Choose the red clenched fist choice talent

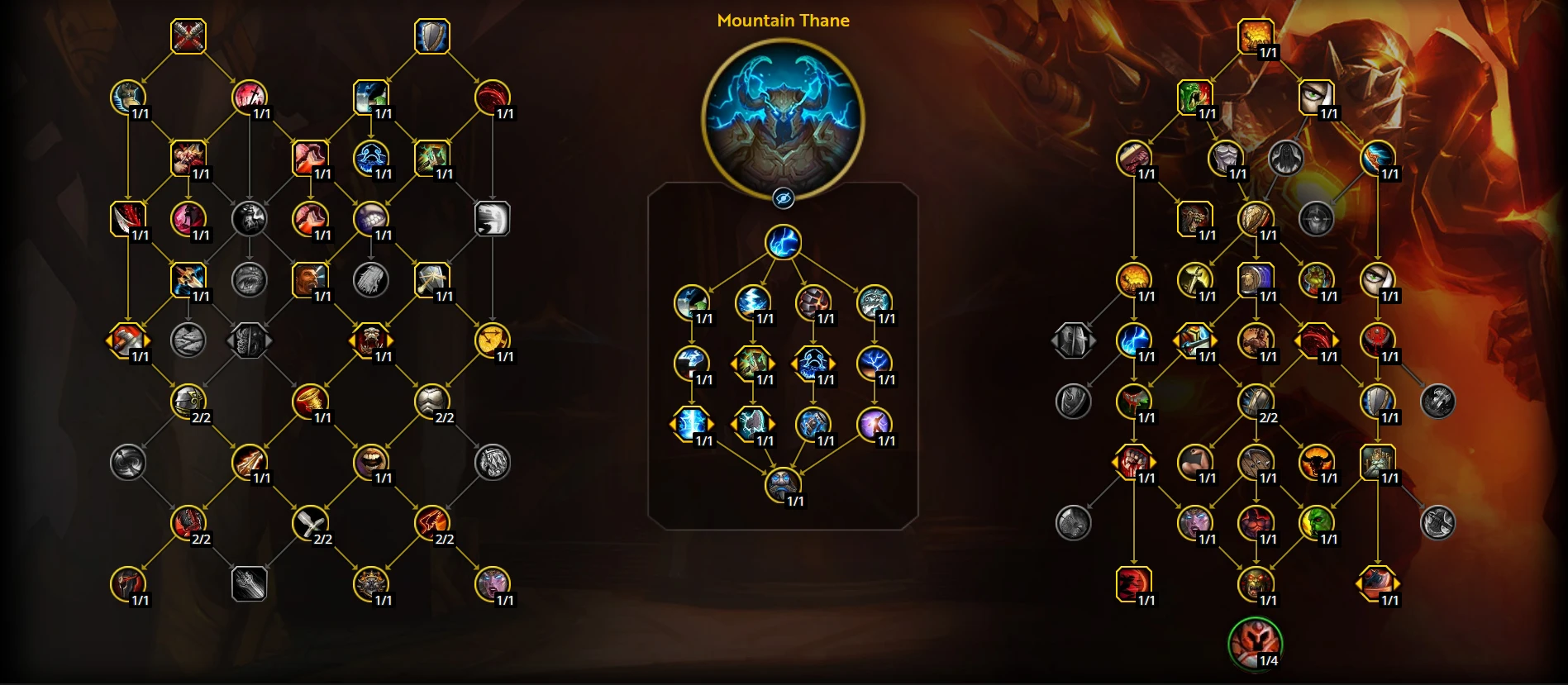pos(1133,462)
